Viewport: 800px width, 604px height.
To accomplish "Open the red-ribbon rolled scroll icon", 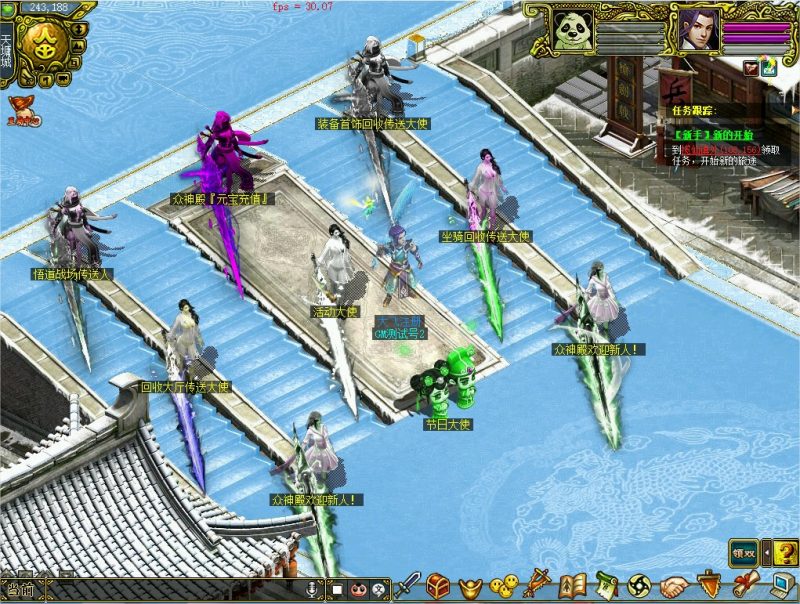I will [x=744, y=585].
